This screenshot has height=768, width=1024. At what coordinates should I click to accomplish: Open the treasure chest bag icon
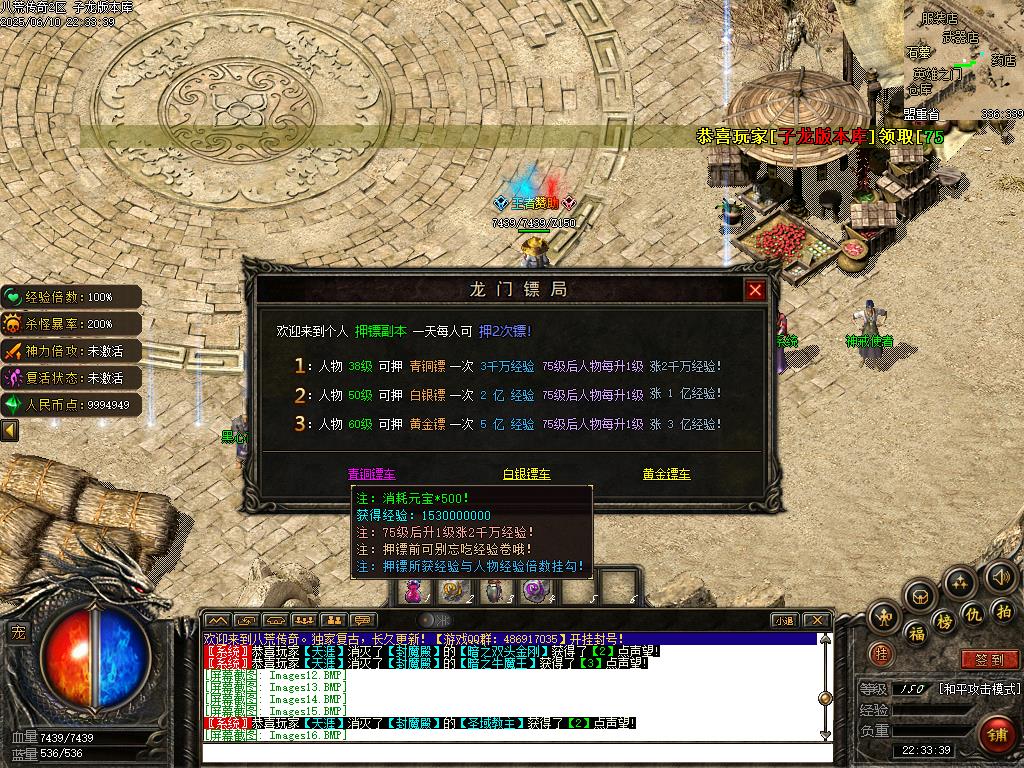[920, 597]
